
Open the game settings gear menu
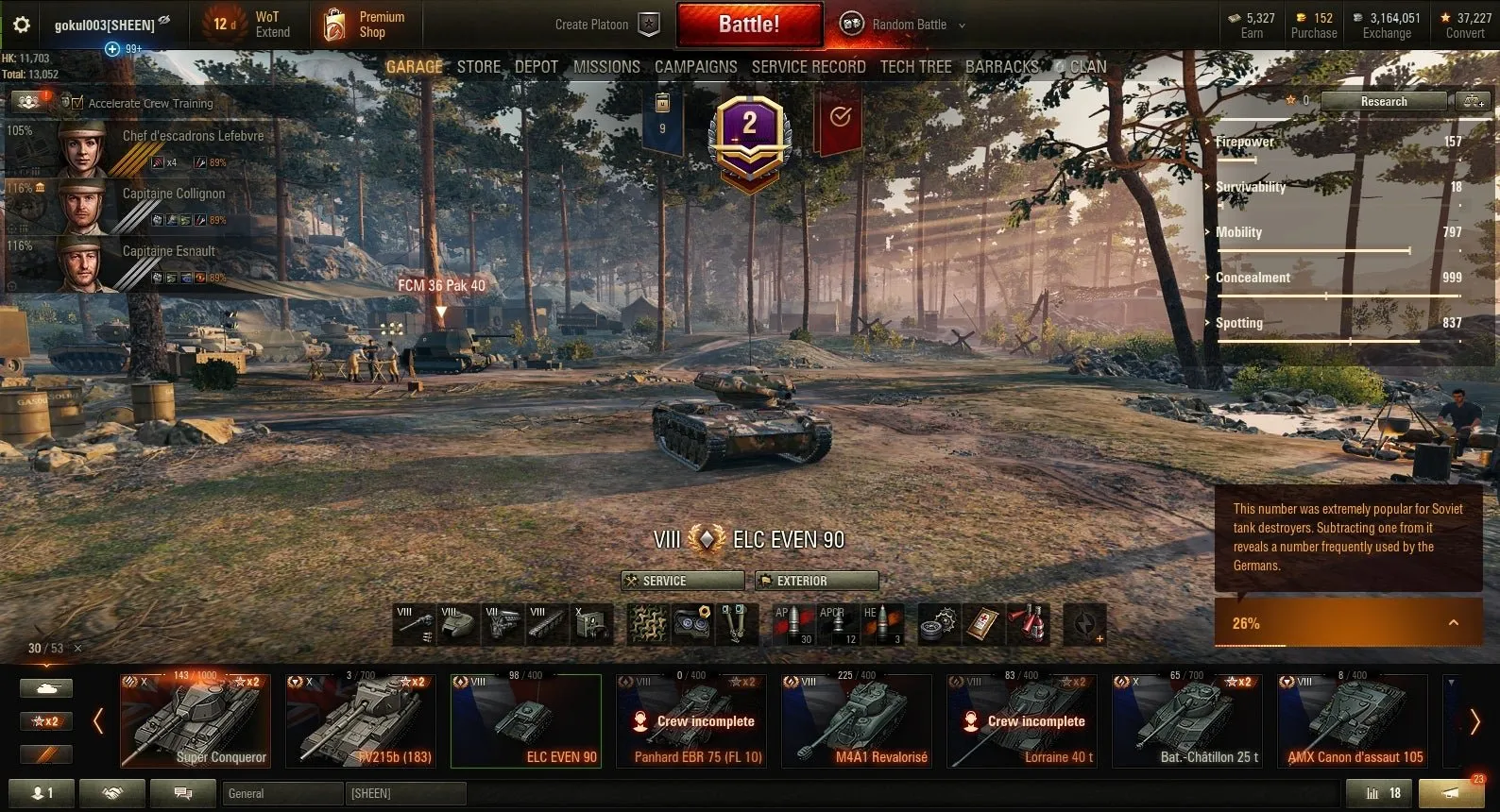pyautogui.click(x=21, y=25)
